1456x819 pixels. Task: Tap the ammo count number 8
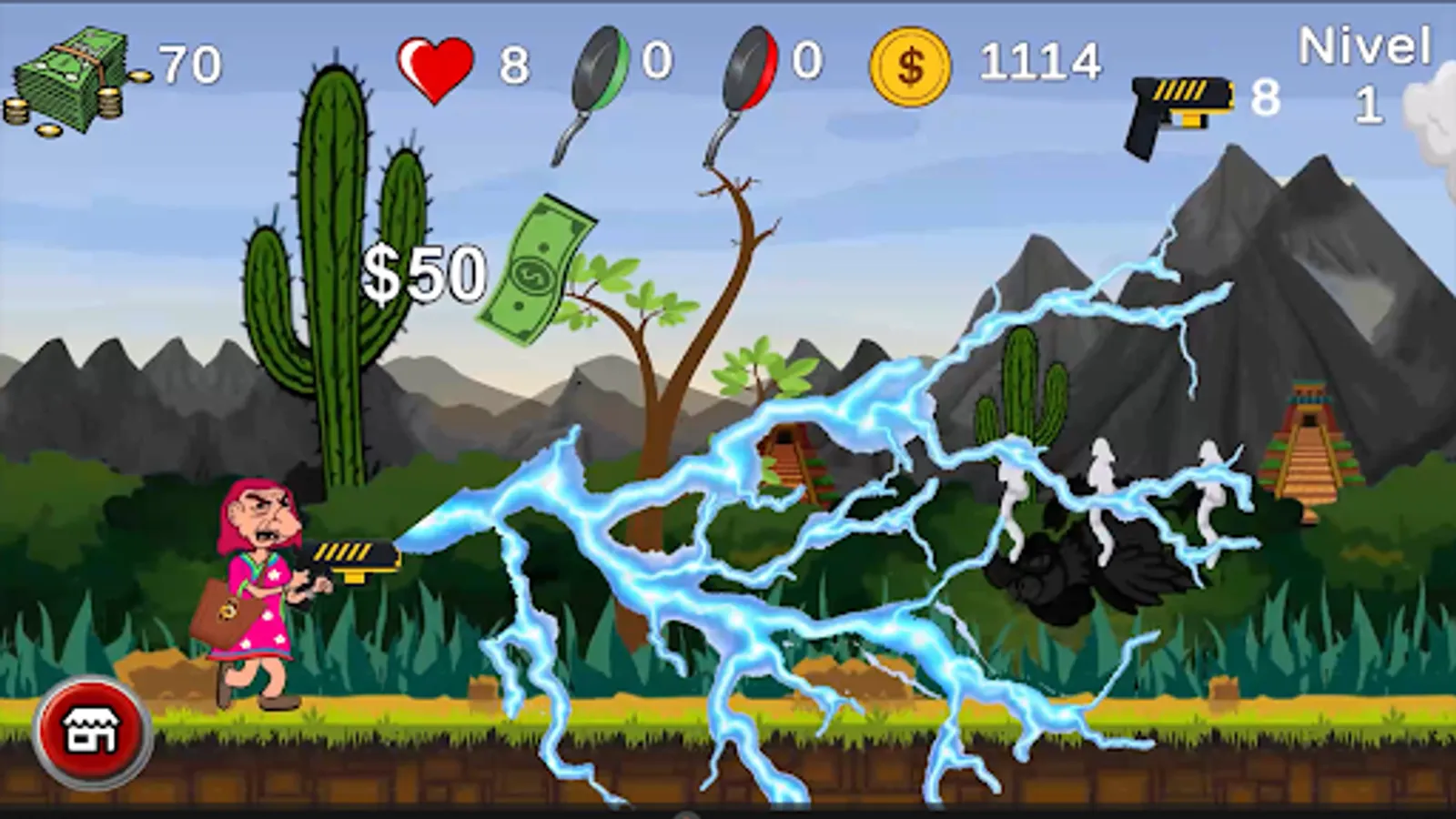click(x=1268, y=97)
